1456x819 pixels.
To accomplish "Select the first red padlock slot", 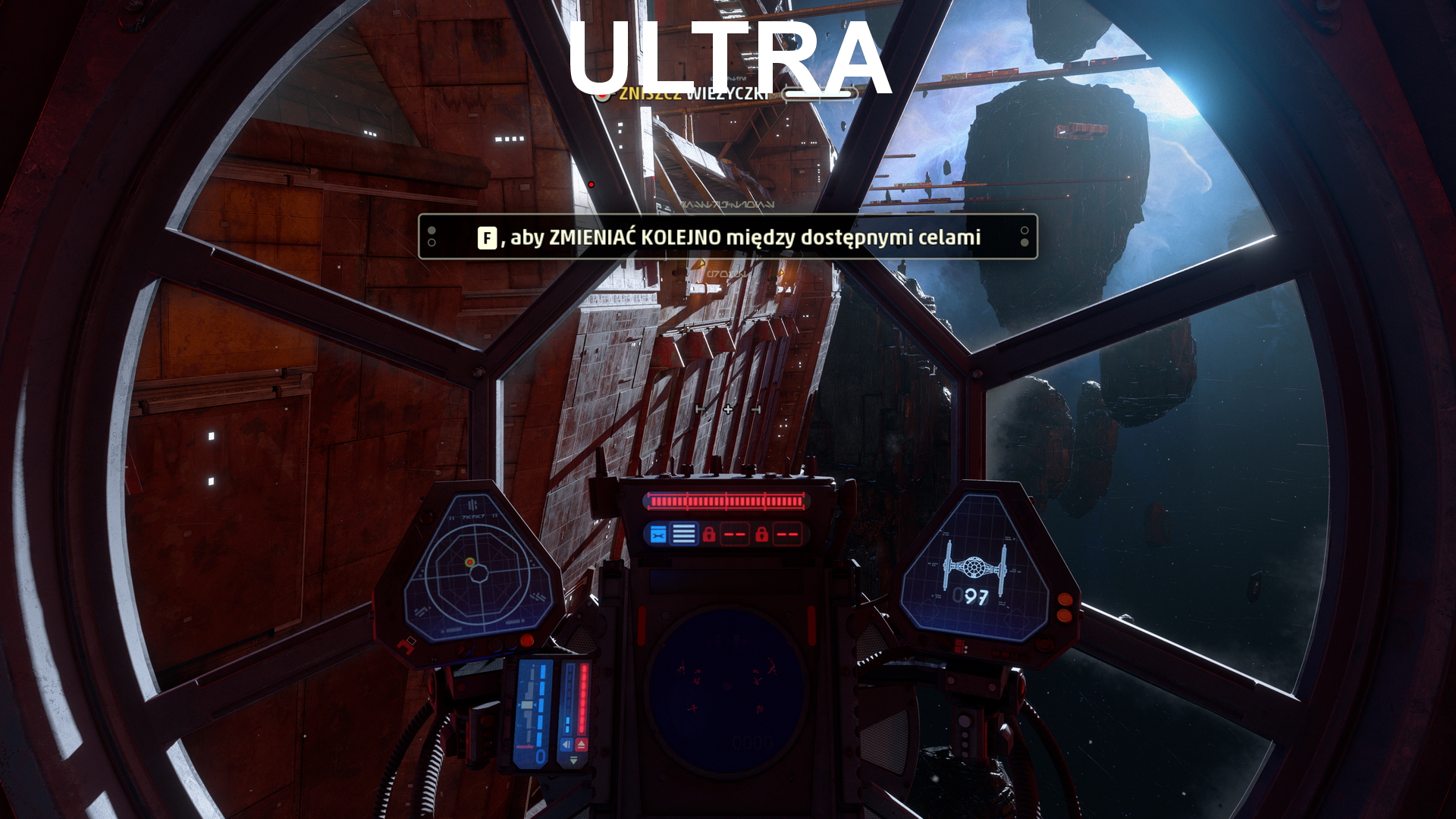I will [x=709, y=535].
